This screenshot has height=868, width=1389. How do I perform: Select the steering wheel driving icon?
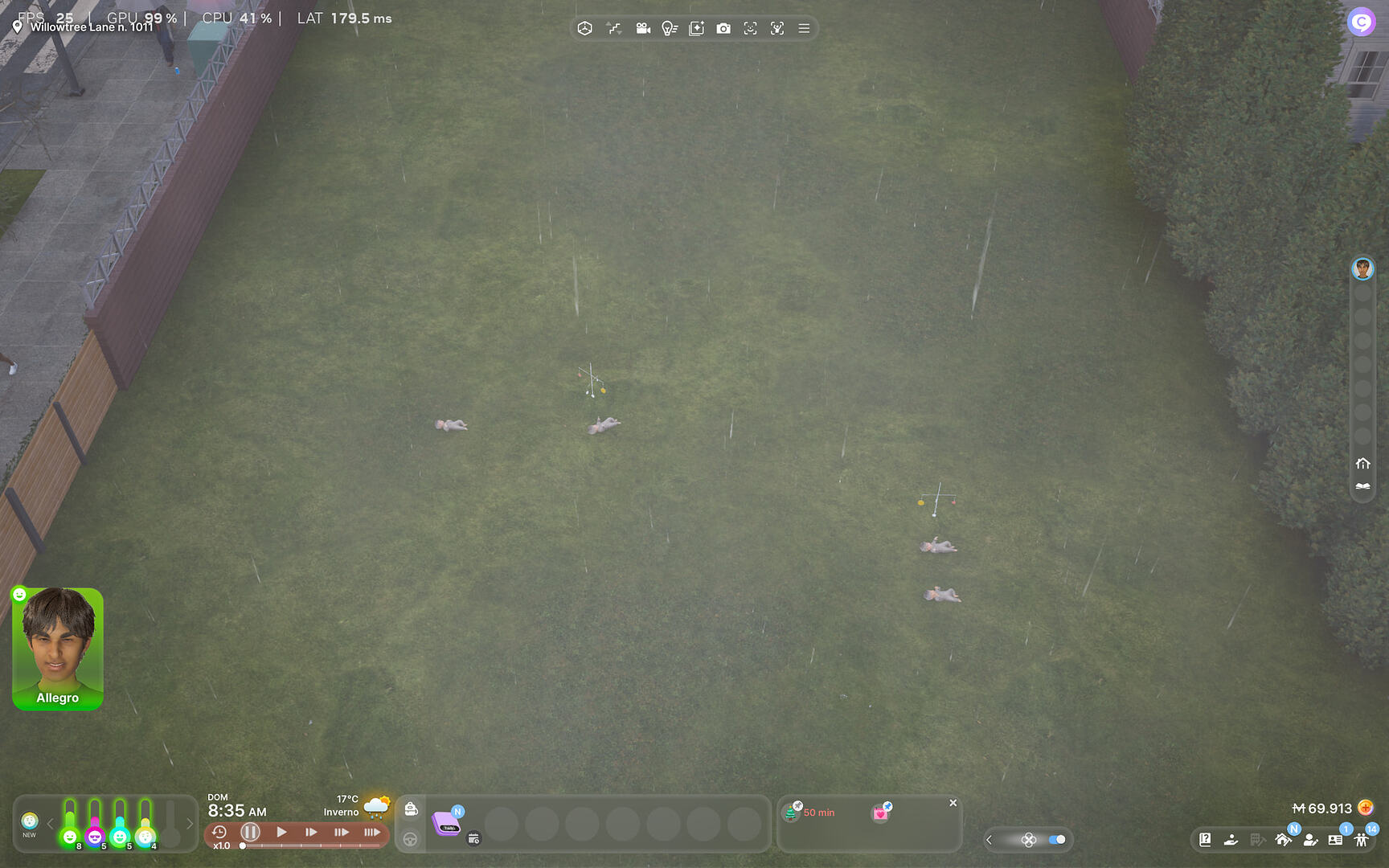[x=412, y=838]
